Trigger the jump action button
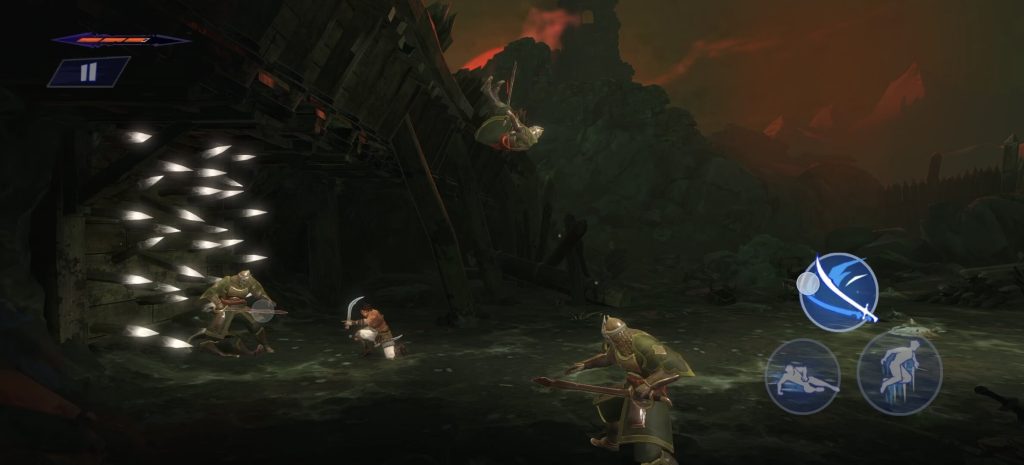The height and width of the screenshot is (465, 1024). (899, 372)
